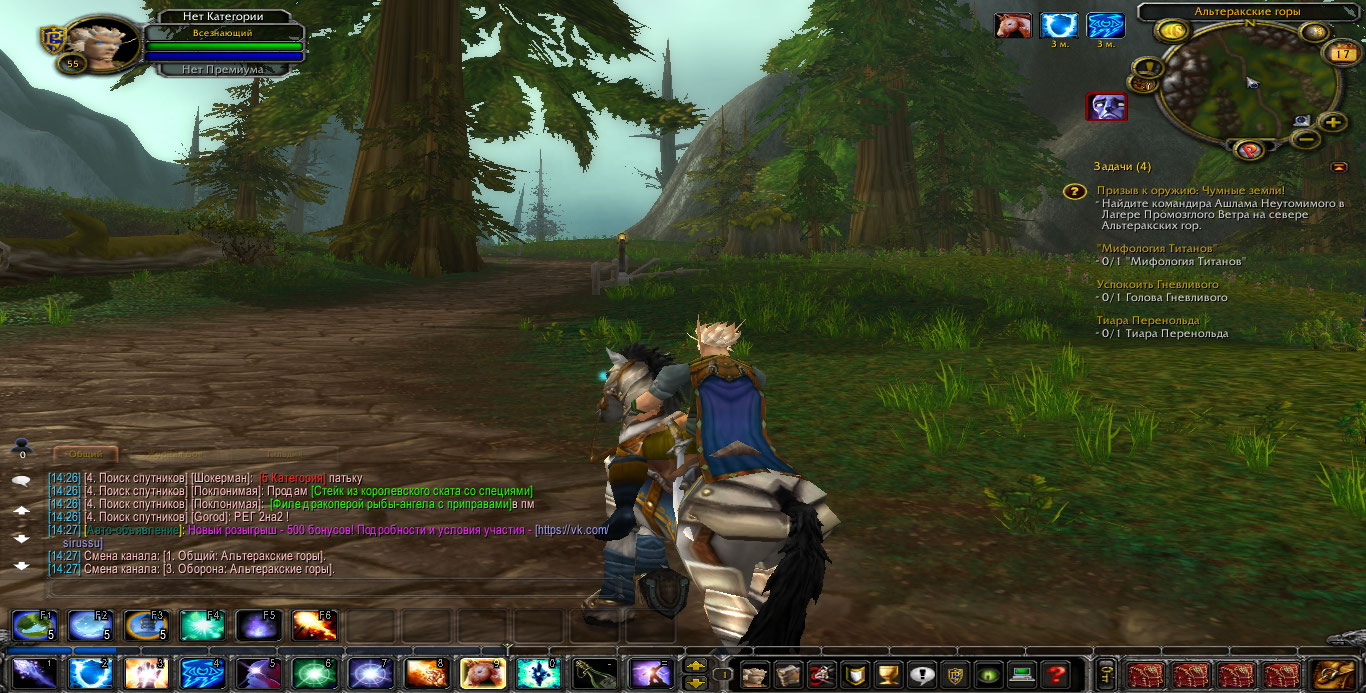Click the horse mount buff icon
The height and width of the screenshot is (693, 1366).
coord(1012,25)
